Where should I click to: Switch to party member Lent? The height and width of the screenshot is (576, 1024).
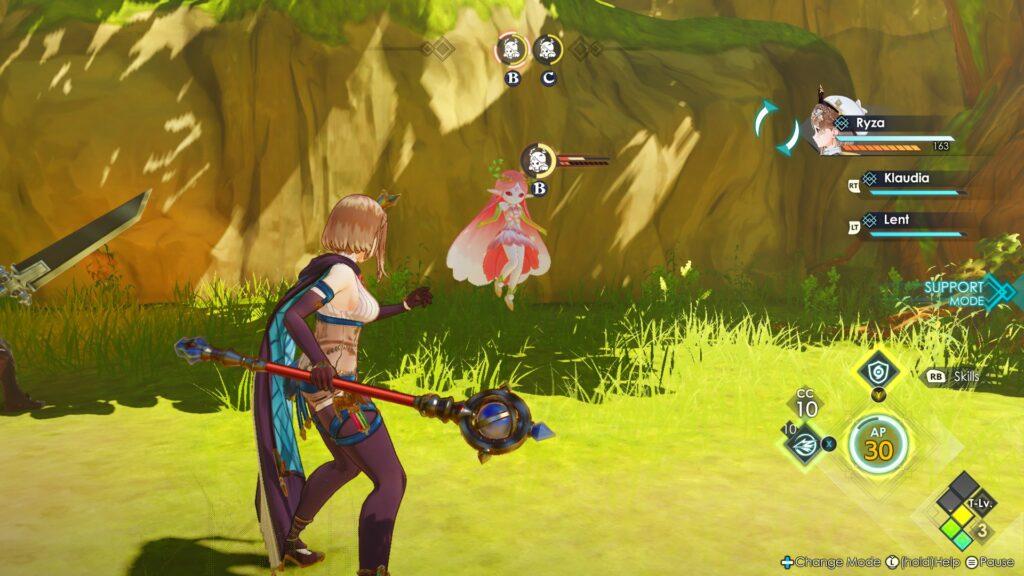point(896,220)
